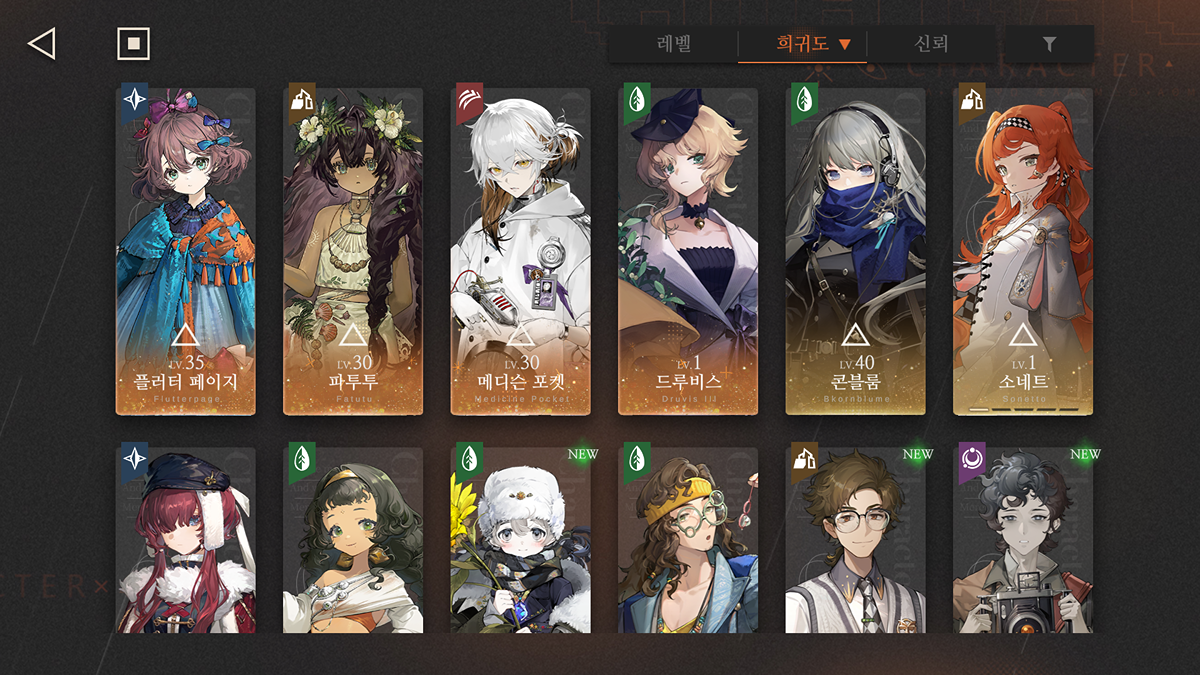Go back with the triangle arrow button
The image size is (1200, 675).
pyautogui.click(x=41, y=44)
